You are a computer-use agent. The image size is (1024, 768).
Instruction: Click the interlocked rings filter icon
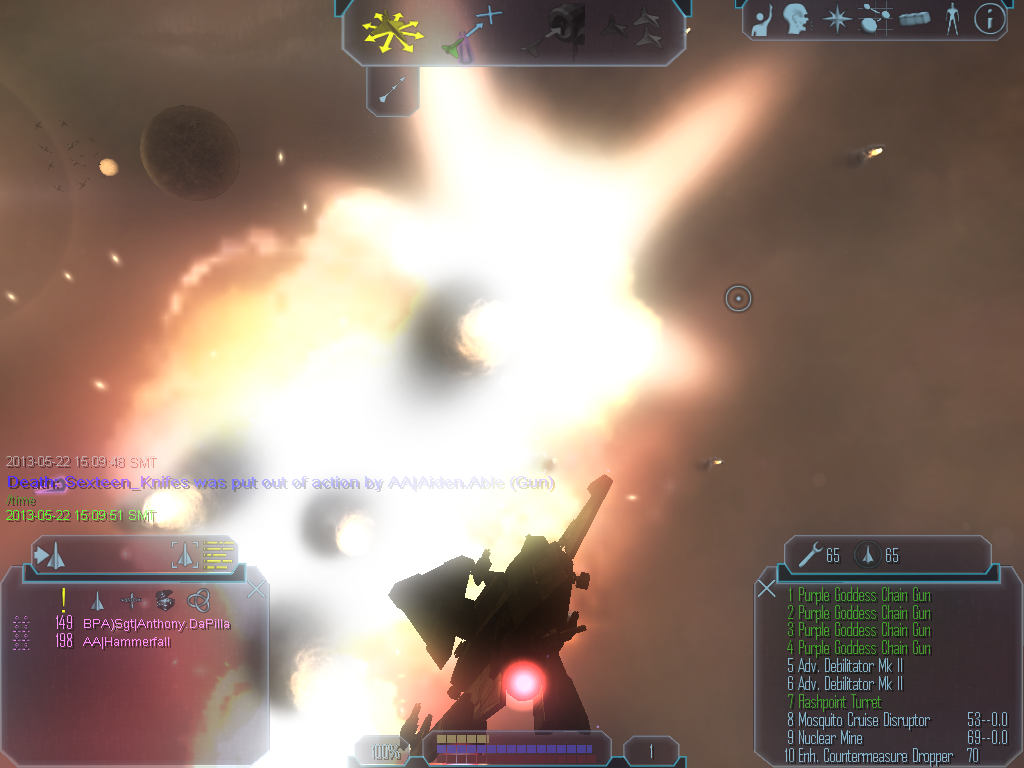198,600
